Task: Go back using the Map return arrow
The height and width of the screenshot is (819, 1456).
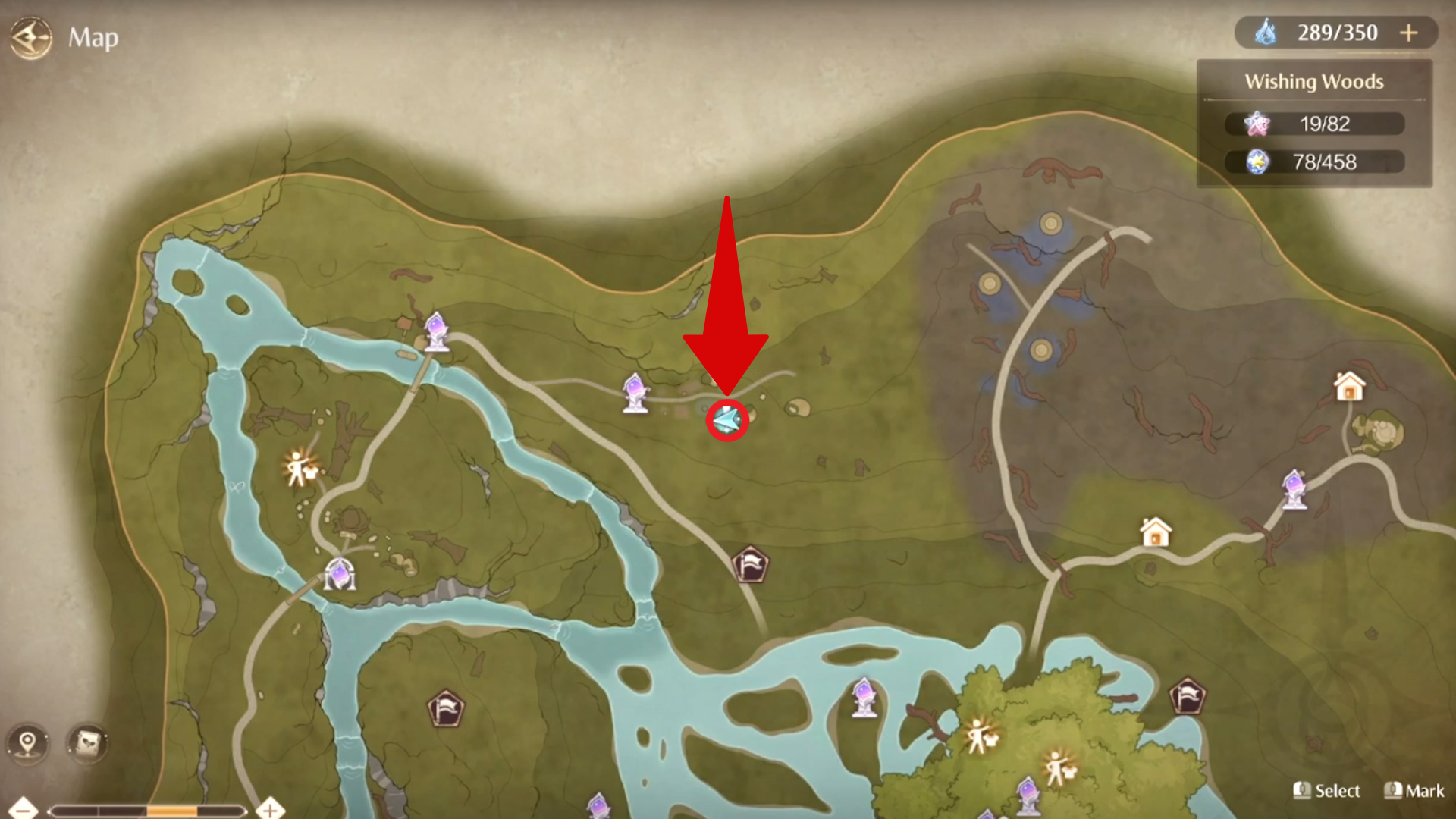Action: 30,38
